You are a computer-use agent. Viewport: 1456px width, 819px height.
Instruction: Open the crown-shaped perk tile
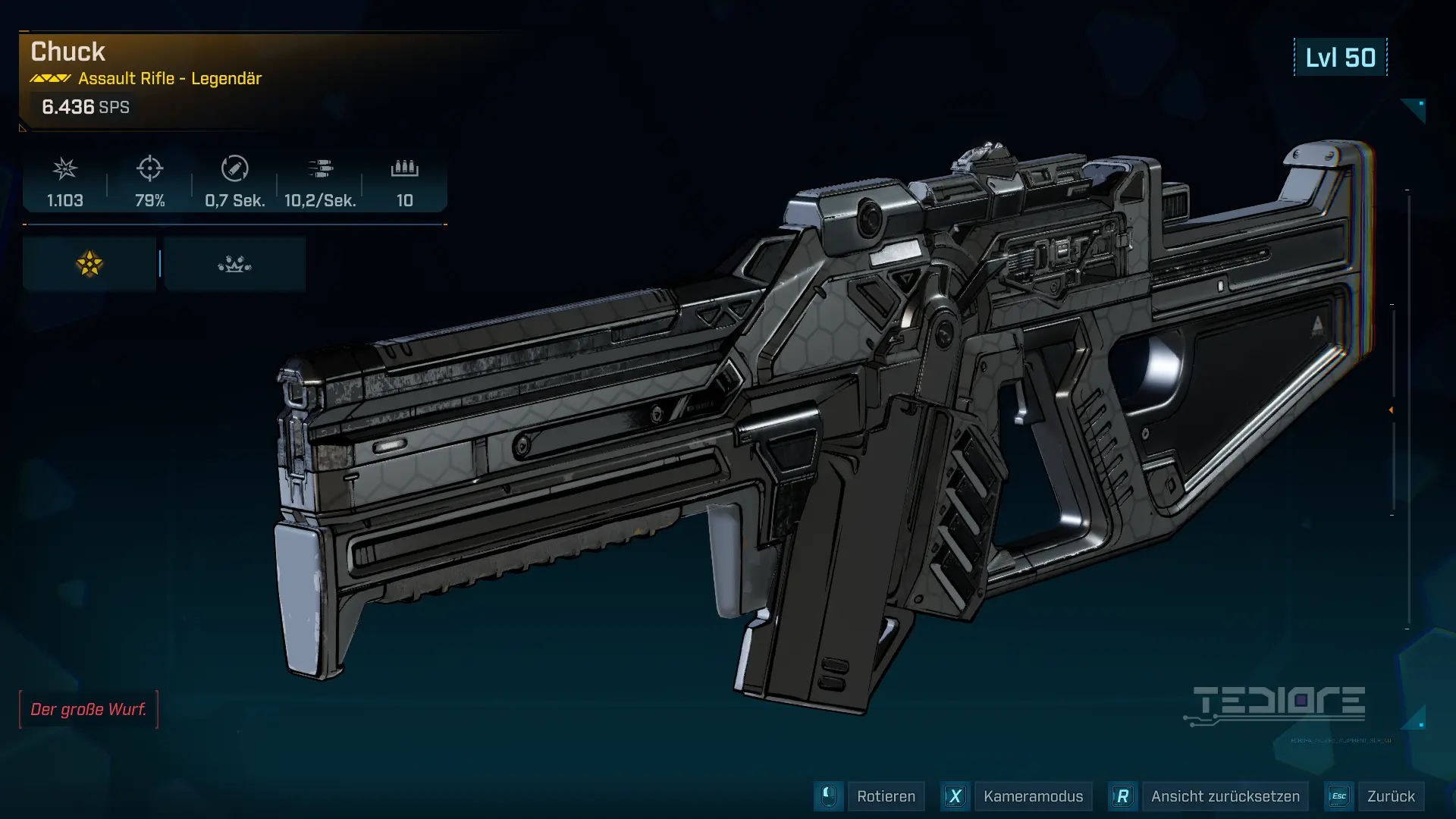234,264
